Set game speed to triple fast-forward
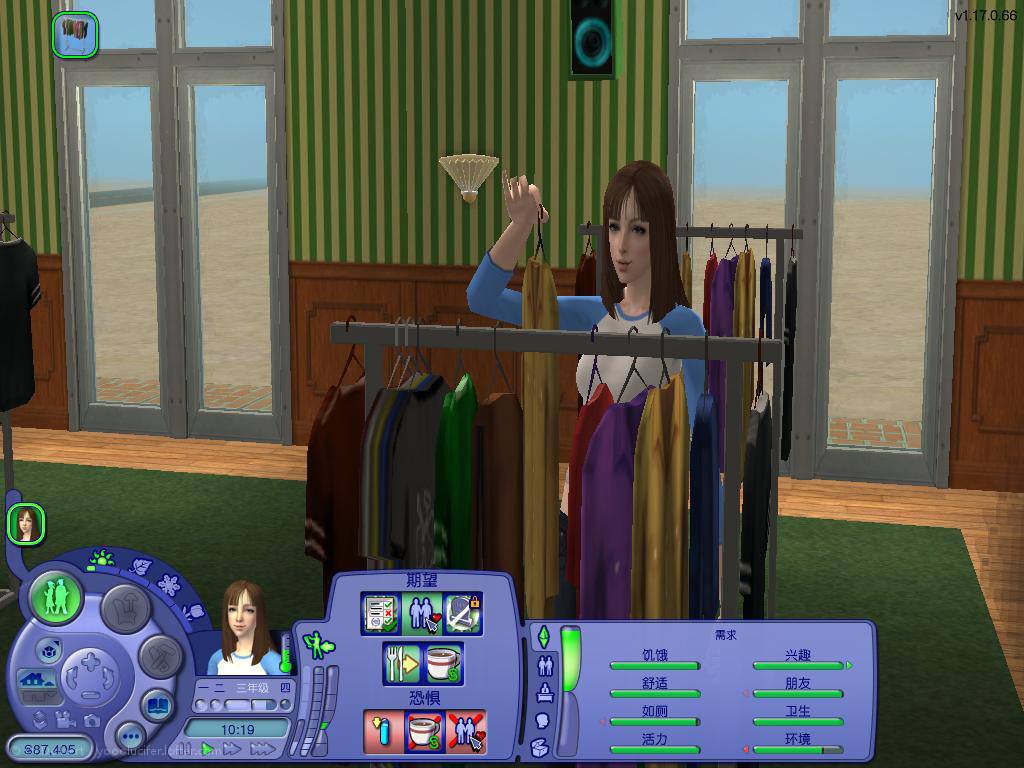Image resolution: width=1024 pixels, height=768 pixels. click(262, 748)
